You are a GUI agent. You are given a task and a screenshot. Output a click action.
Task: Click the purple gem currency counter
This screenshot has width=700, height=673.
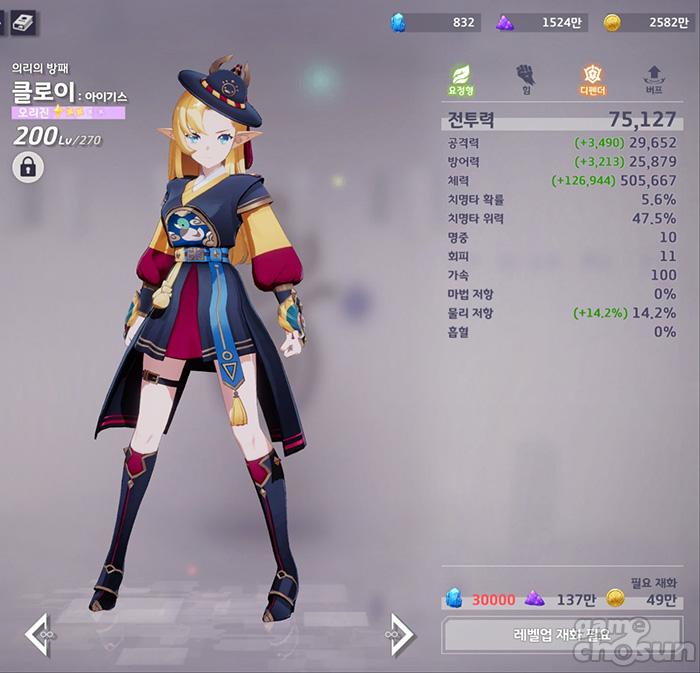click(540, 22)
